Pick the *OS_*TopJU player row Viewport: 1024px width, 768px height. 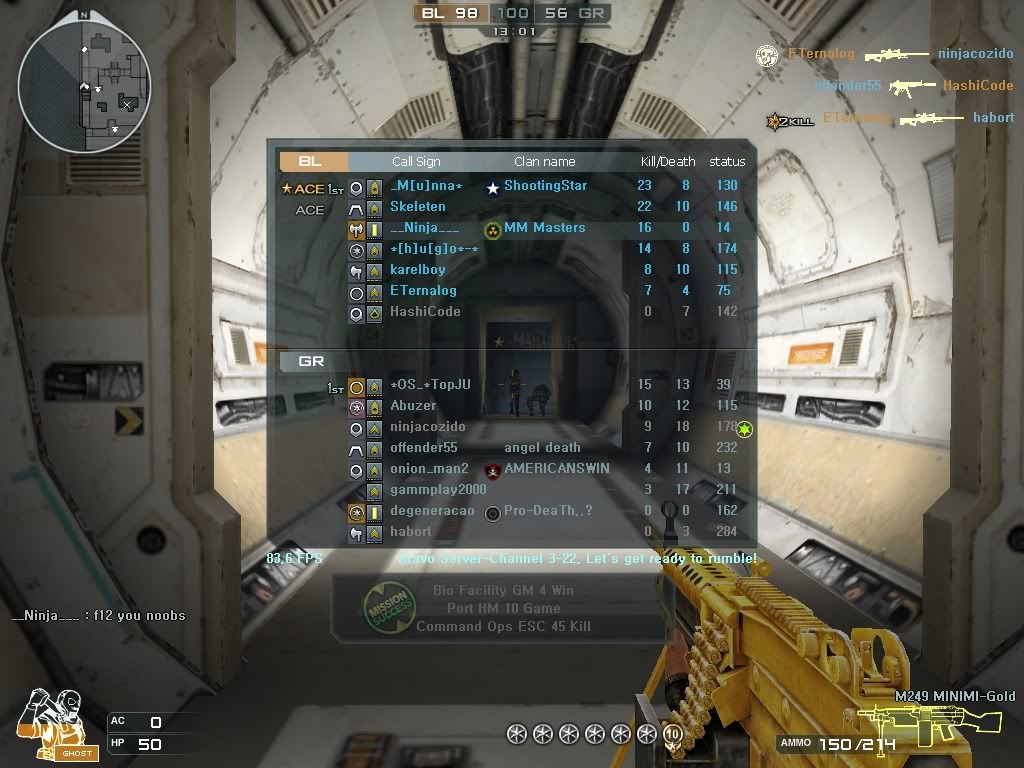(430, 384)
